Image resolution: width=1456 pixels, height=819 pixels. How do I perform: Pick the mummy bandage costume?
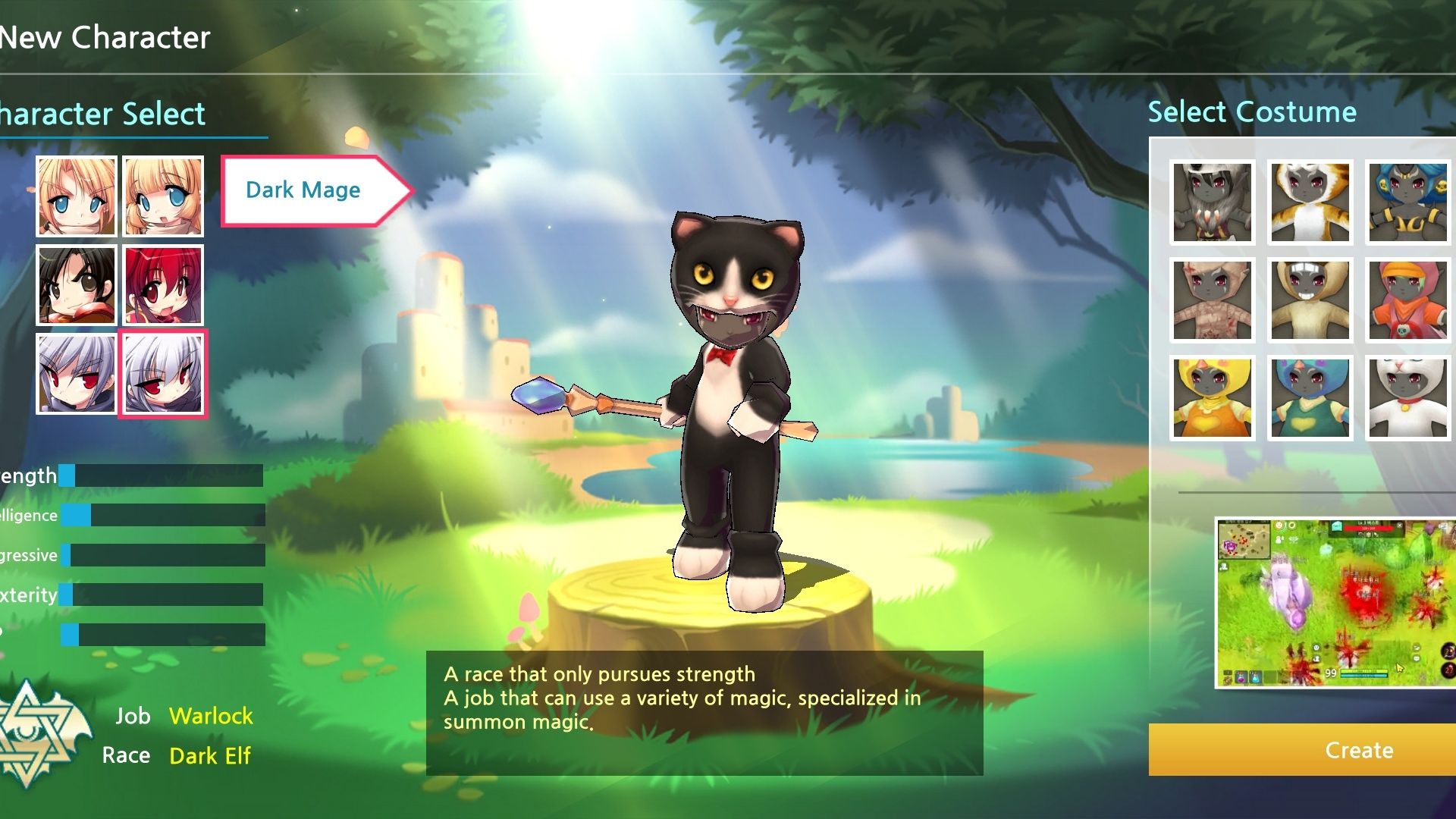point(1211,300)
